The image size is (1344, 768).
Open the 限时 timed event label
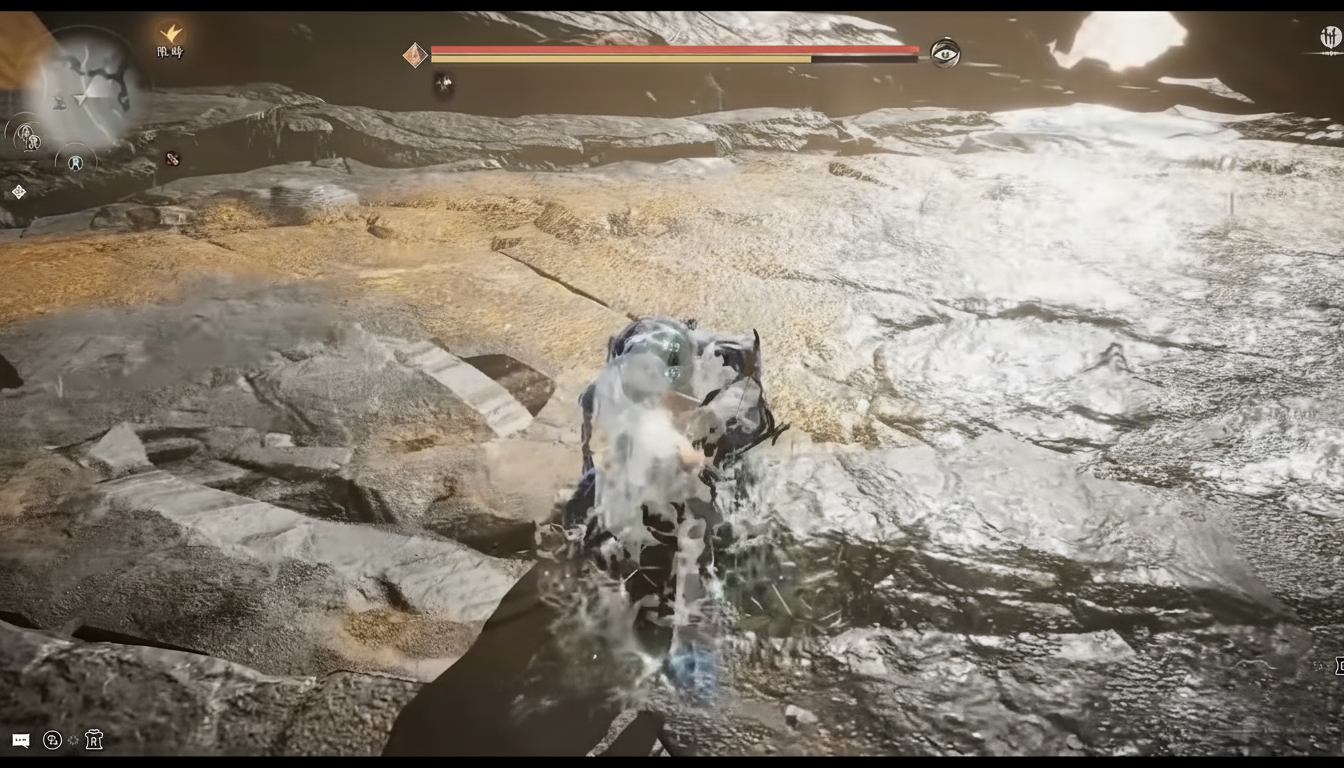click(x=170, y=52)
